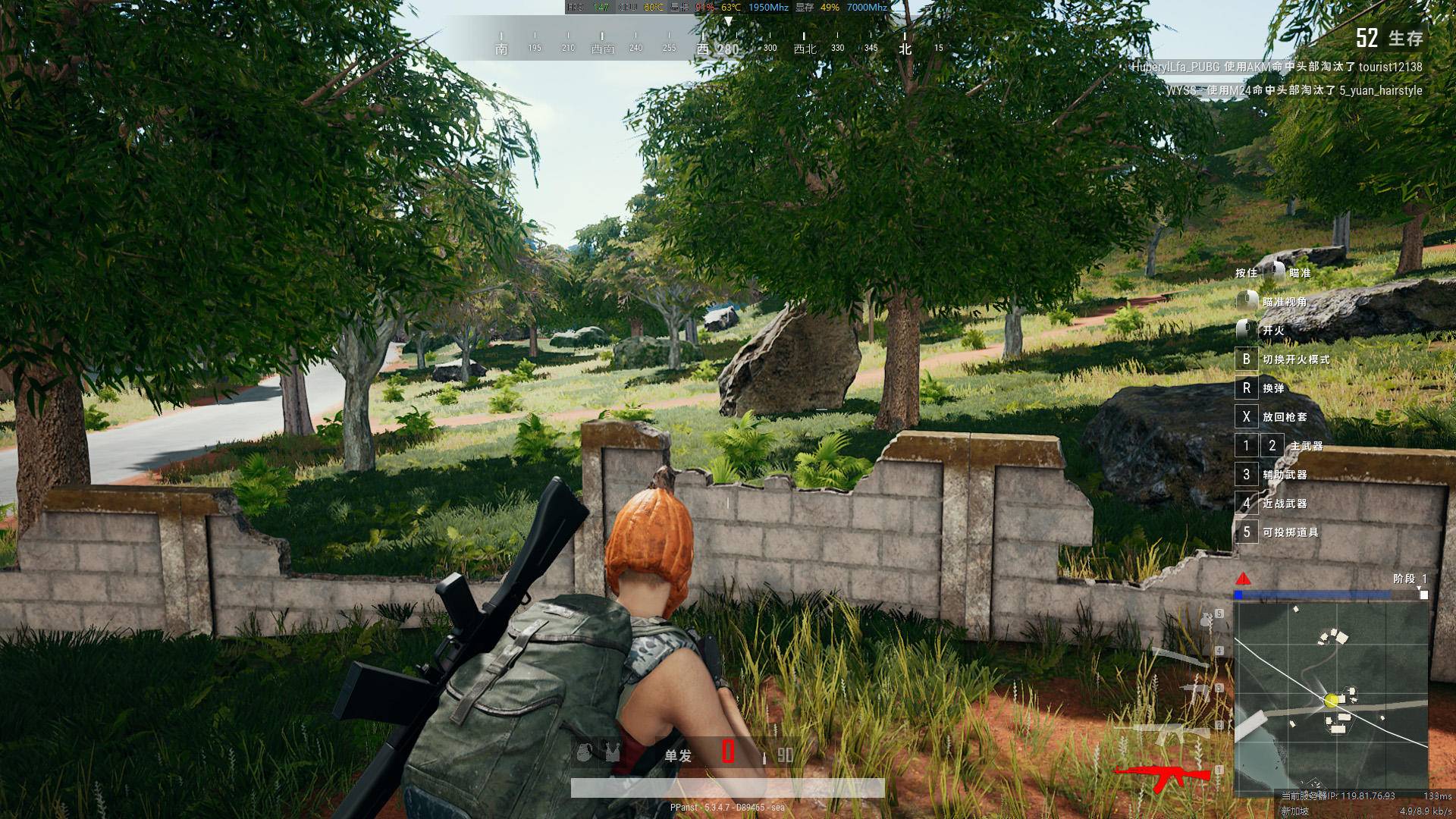Click the yellow player circle on the minimap
Screen dimensions: 1456x819
pyautogui.click(x=1330, y=700)
